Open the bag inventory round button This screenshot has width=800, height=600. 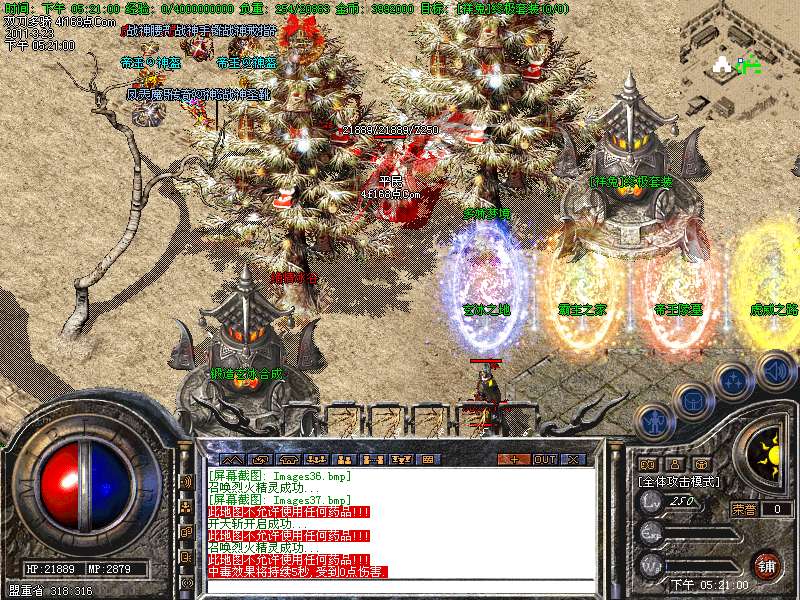coord(692,401)
